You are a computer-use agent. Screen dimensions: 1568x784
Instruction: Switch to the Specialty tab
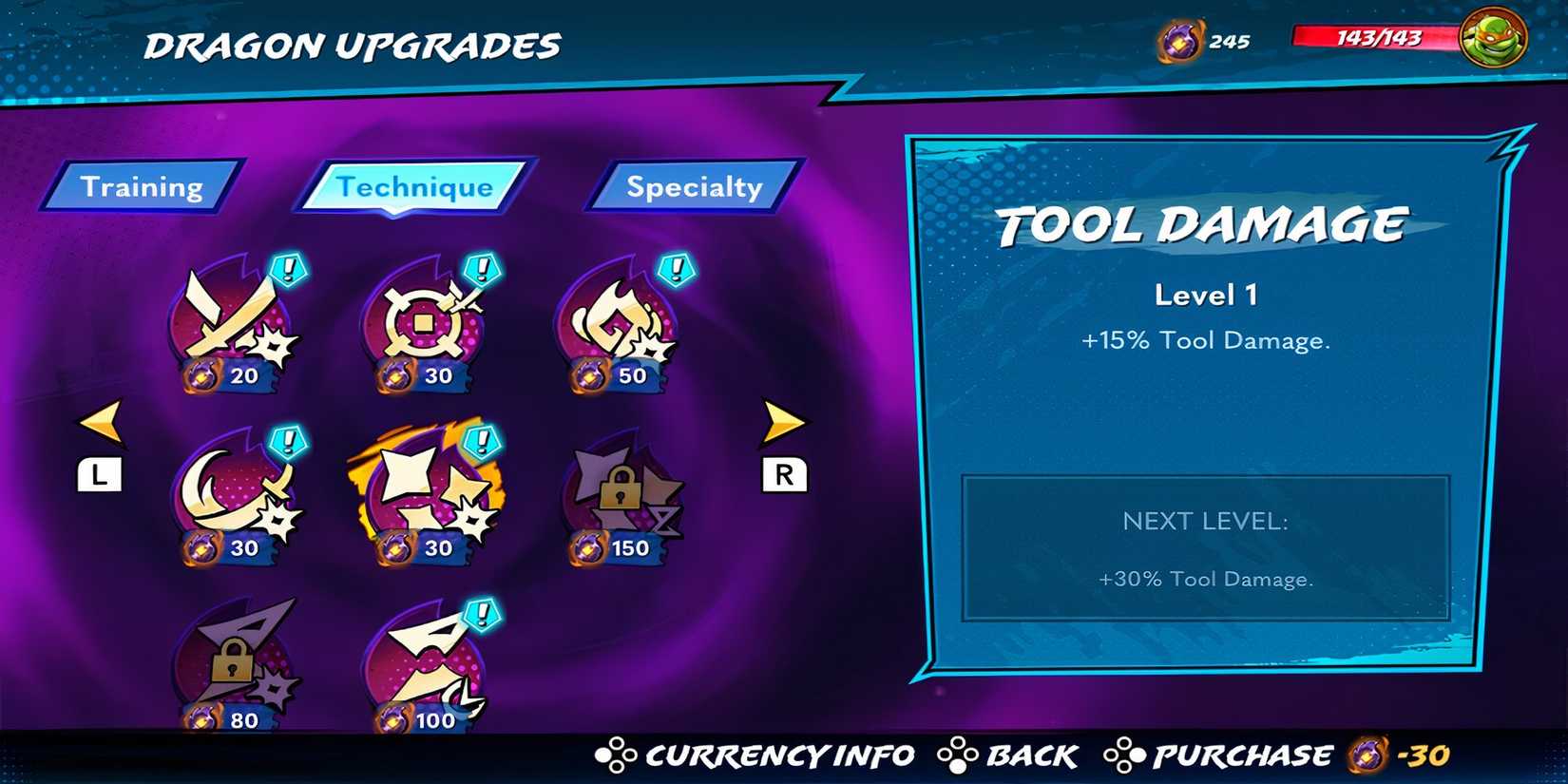(692, 187)
